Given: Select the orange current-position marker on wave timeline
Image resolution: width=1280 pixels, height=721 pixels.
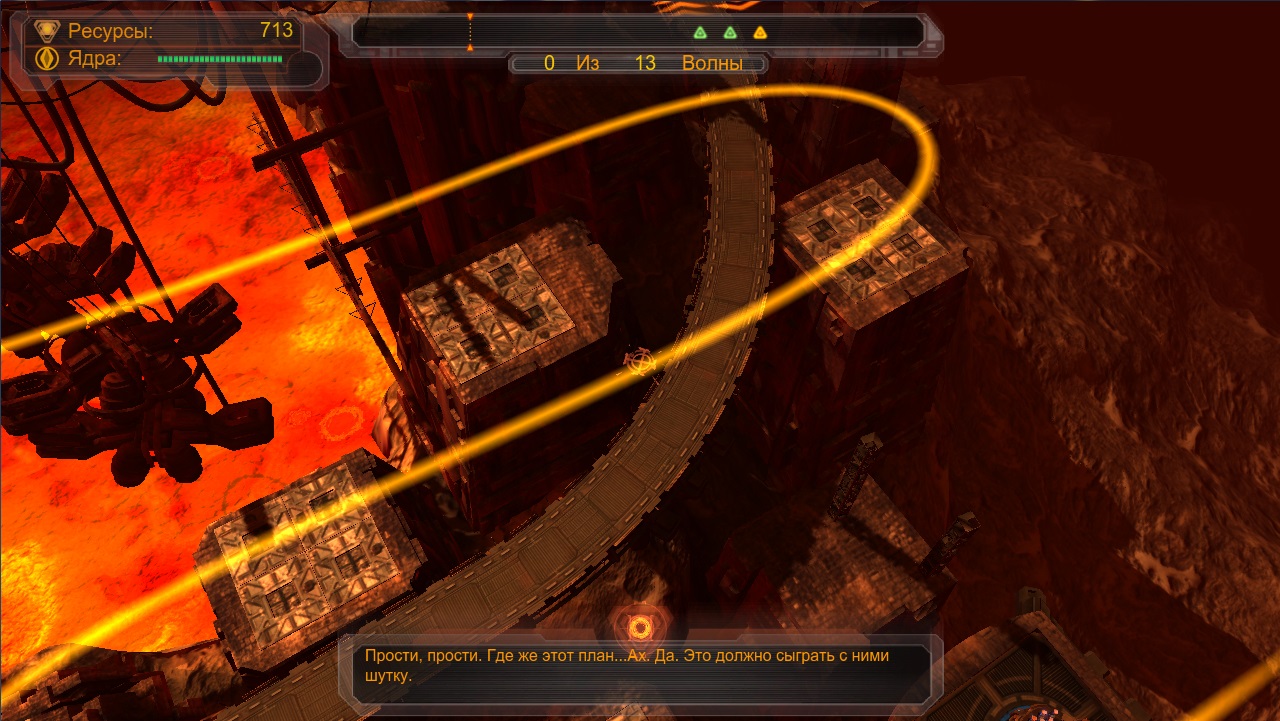Looking at the screenshot, I should pos(470,31).
